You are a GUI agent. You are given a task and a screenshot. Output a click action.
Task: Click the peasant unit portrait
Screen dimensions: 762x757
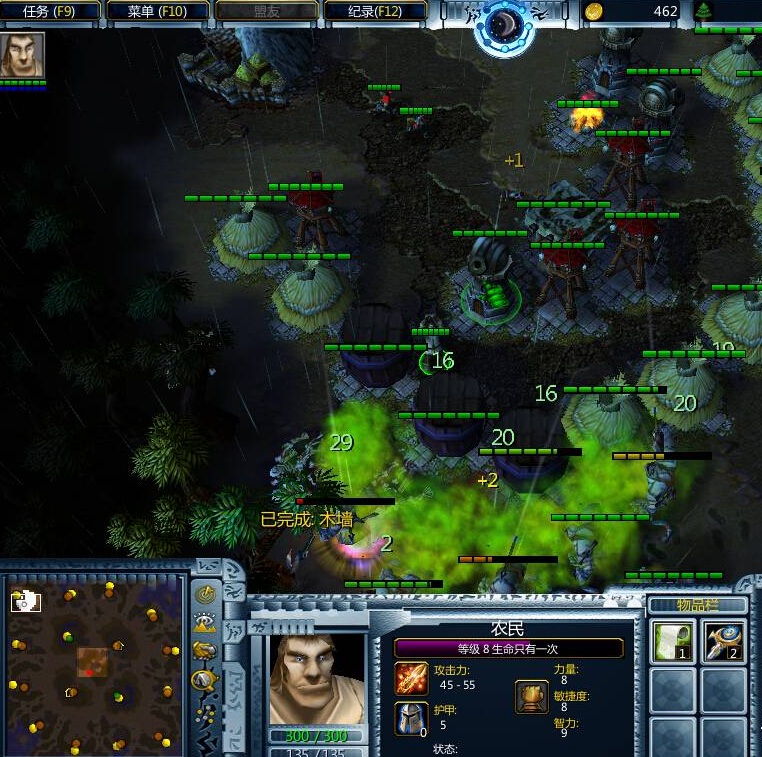(x=316, y=678)
